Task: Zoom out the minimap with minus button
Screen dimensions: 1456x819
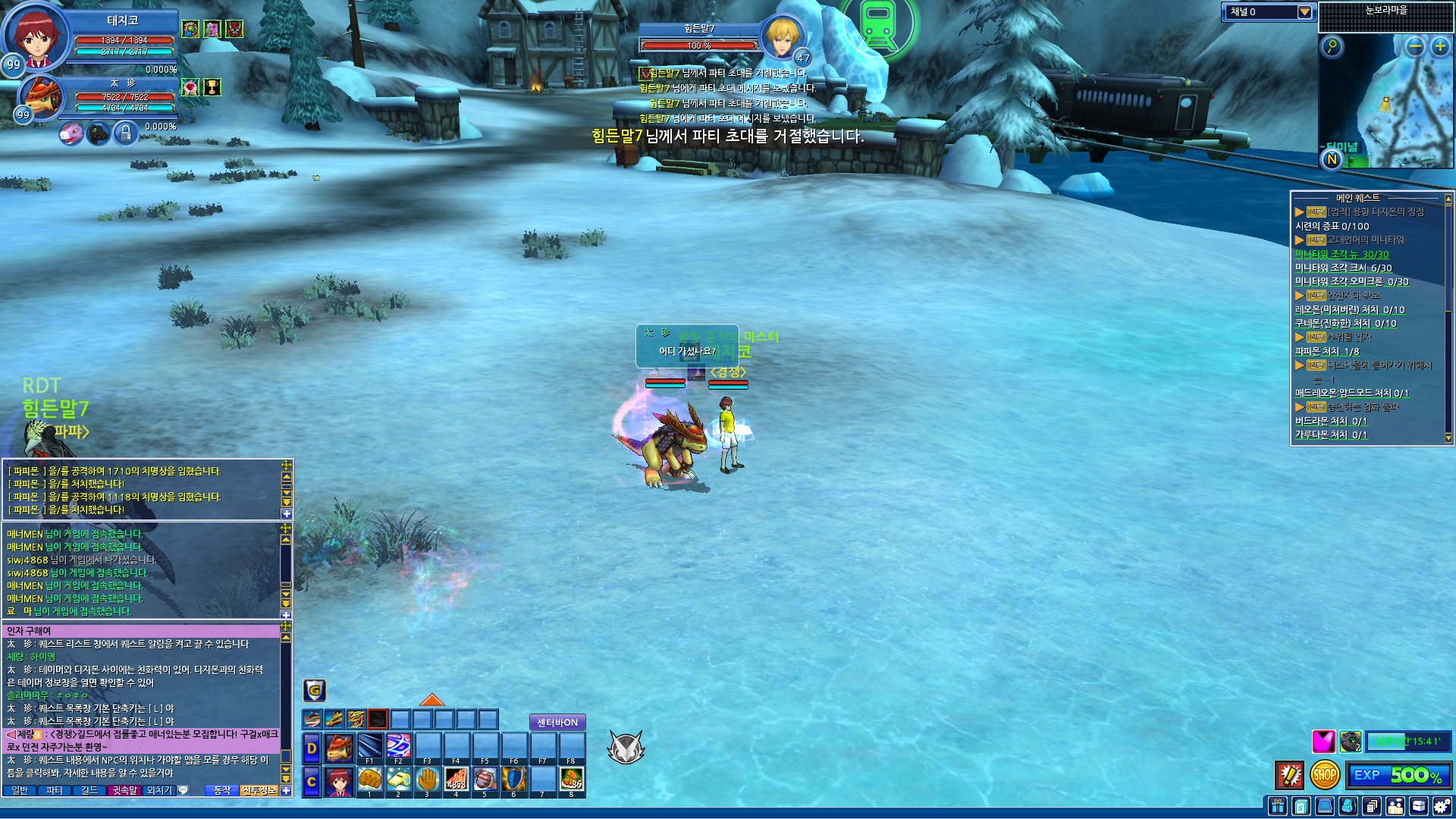Action: (x=1415, y=46)
